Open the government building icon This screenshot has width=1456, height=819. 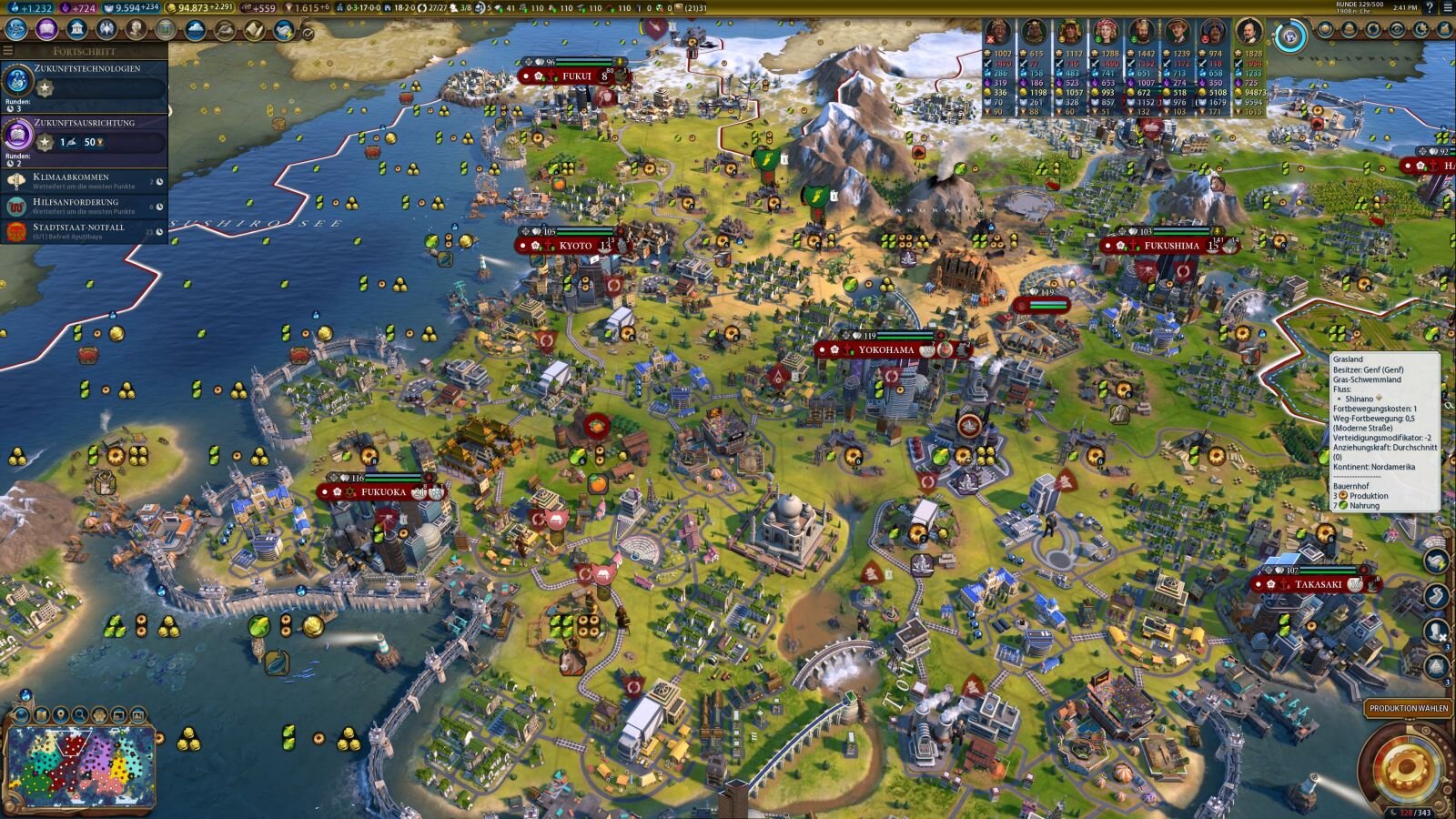(77, 30)
